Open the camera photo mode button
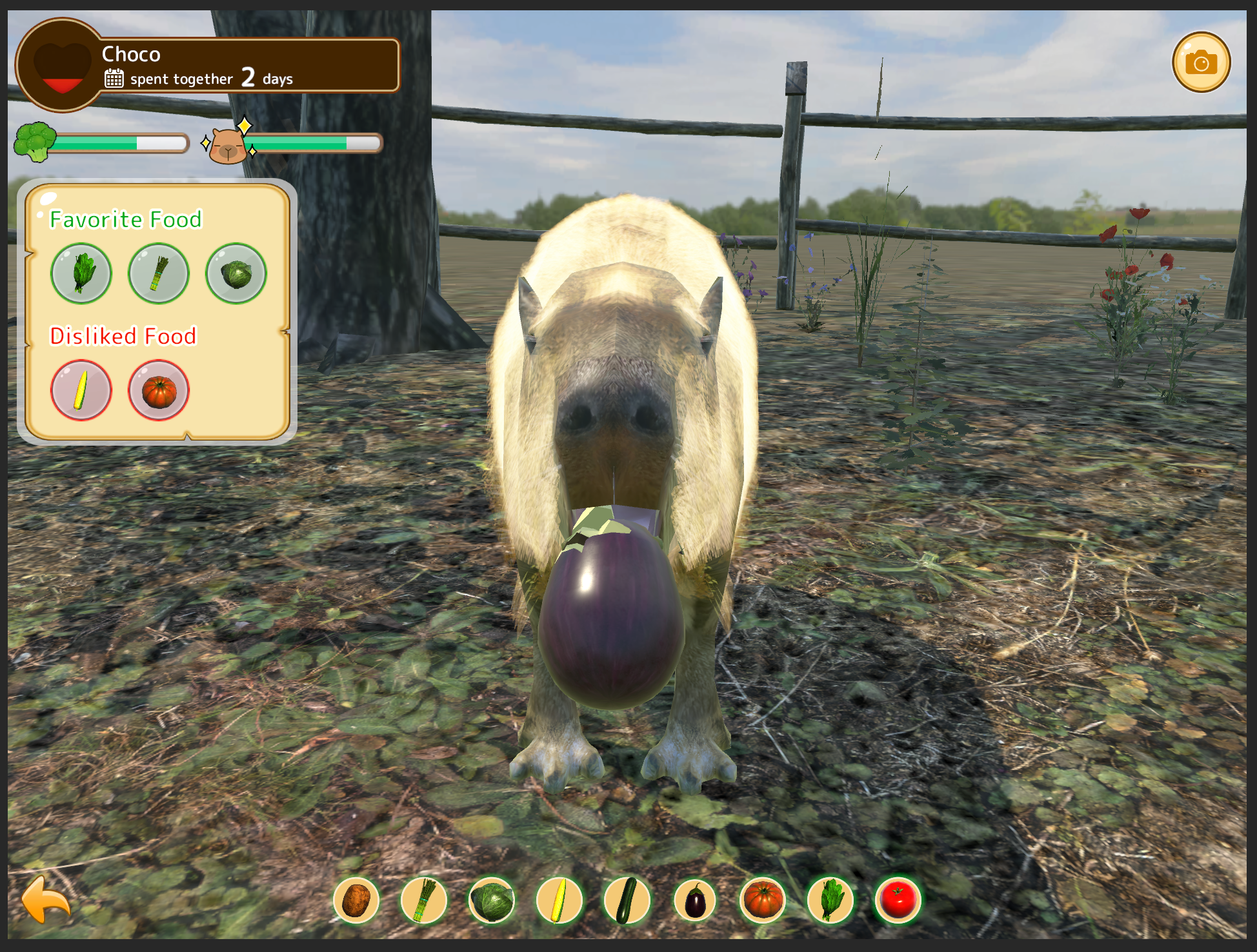The image size is (1257, 952). coord(1201,63)
